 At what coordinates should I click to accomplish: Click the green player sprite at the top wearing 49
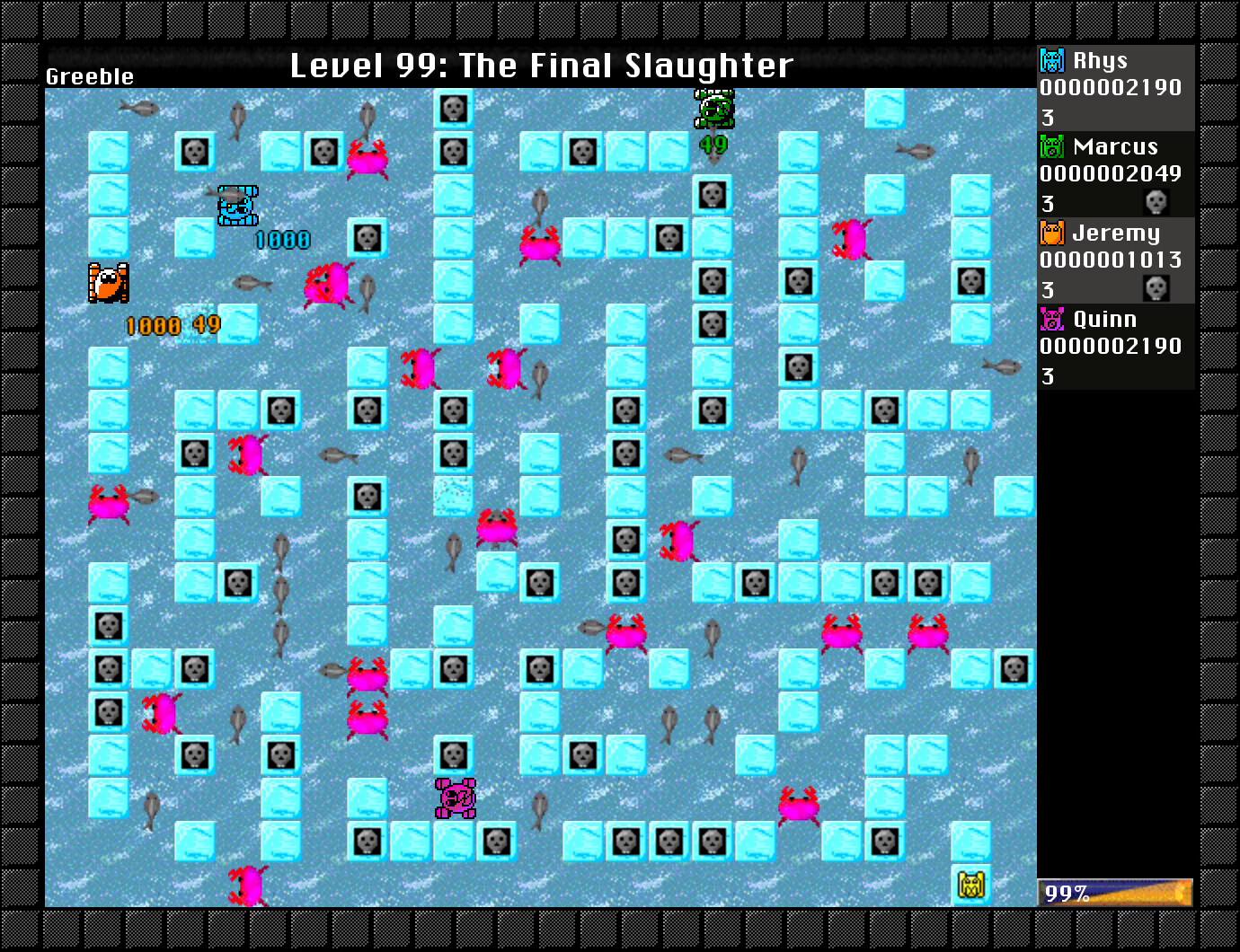713,108
